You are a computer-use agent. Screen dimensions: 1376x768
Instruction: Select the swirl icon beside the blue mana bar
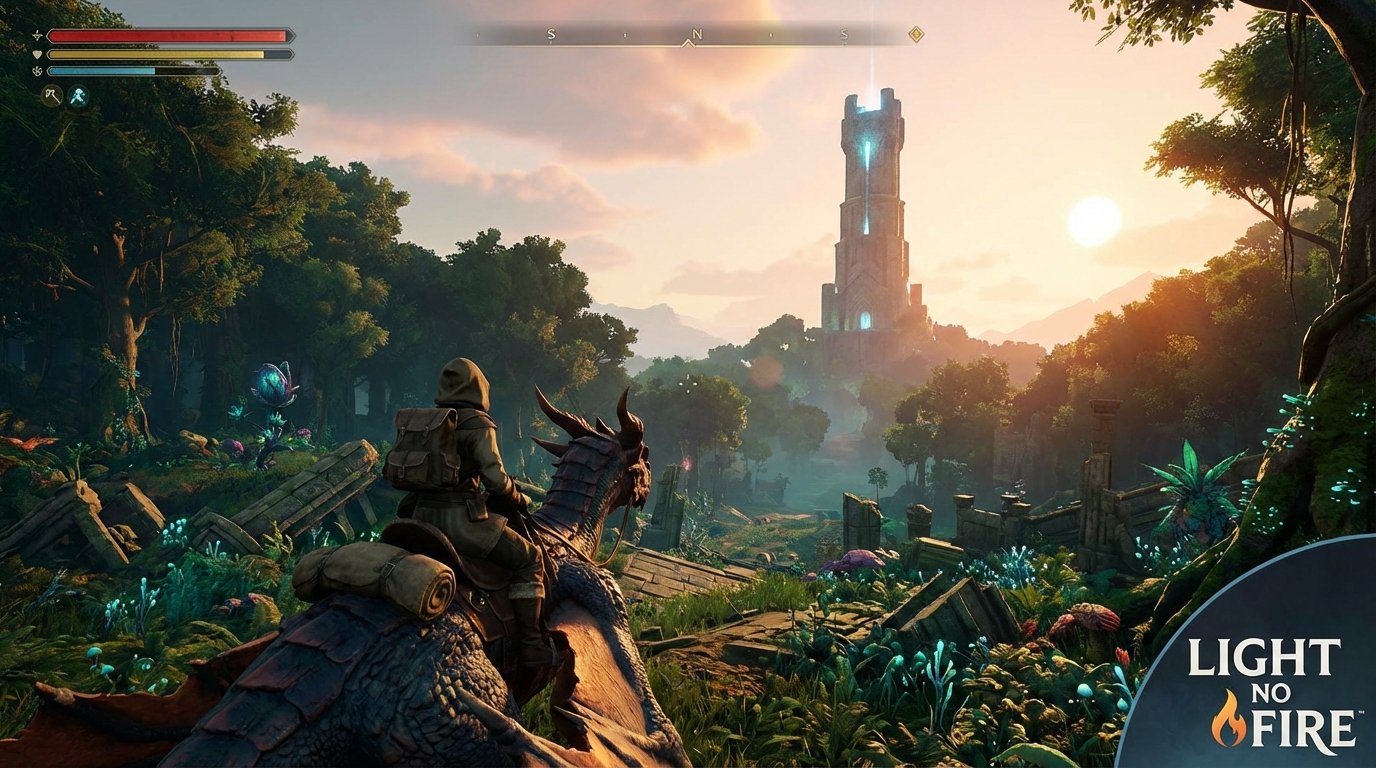[37, 71]
